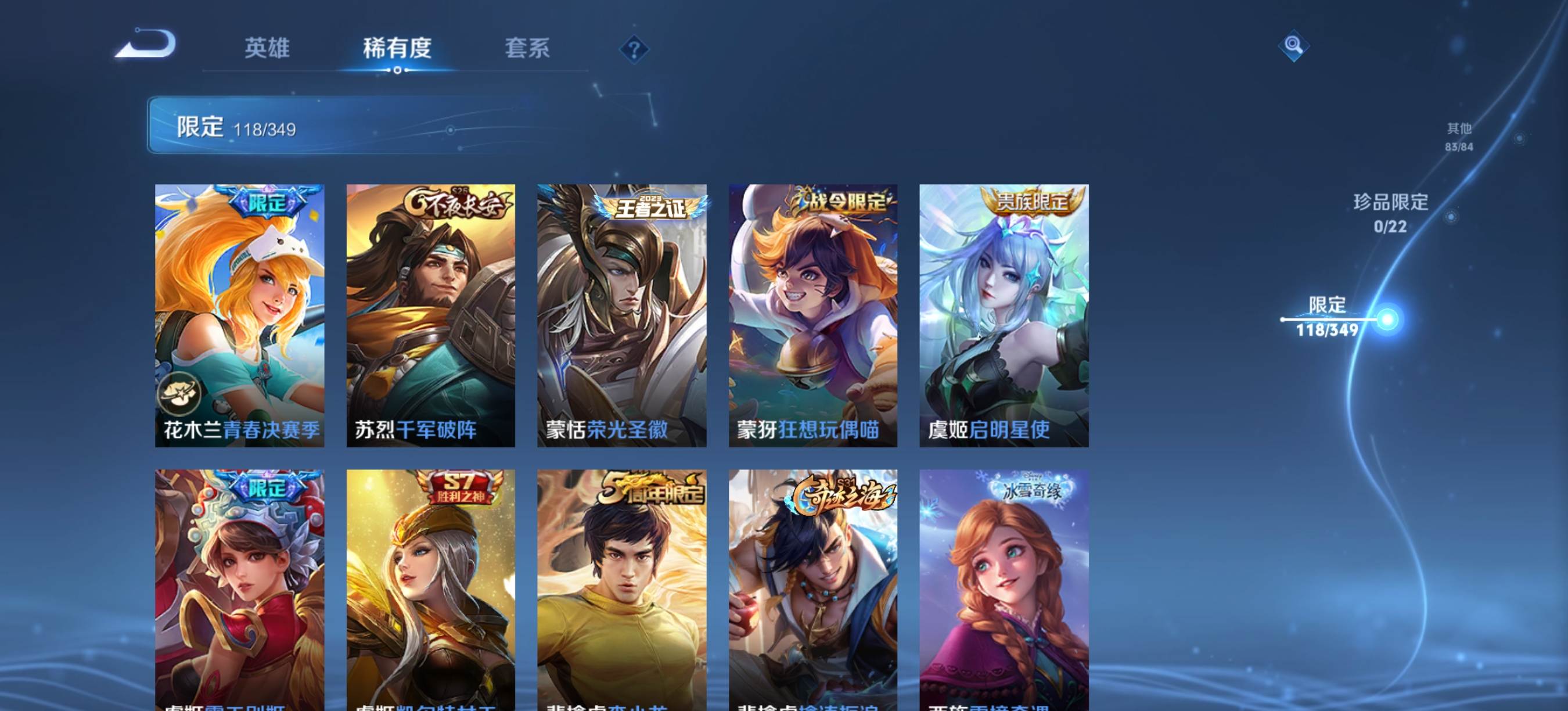The image size is (1568, 711).
Task: Choose the 冰雪奇缘 skin card
Action: [x=1004, y=589]
